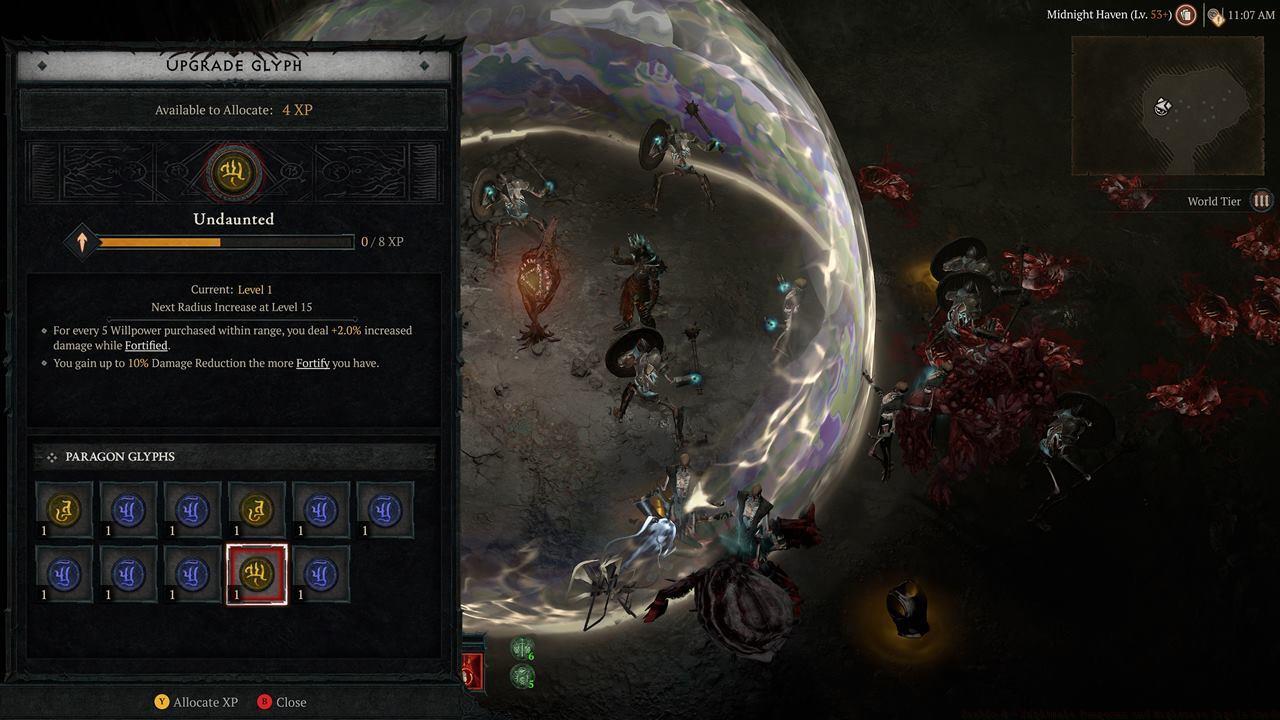Click the last blue glyph in the second row
This screenshot has width=1280, height=720.
(321, 572)
